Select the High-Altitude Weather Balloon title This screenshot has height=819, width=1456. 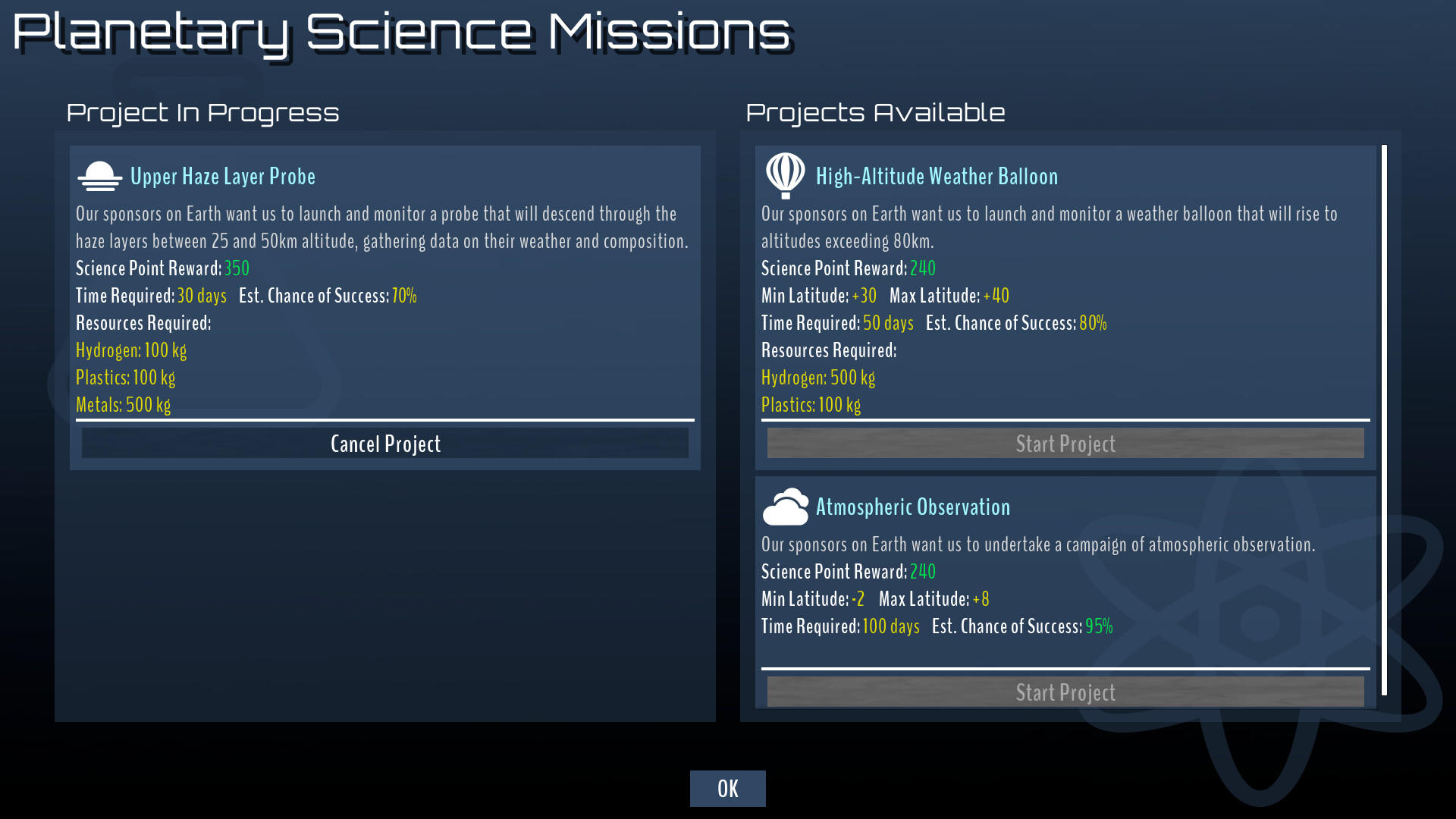937,176
